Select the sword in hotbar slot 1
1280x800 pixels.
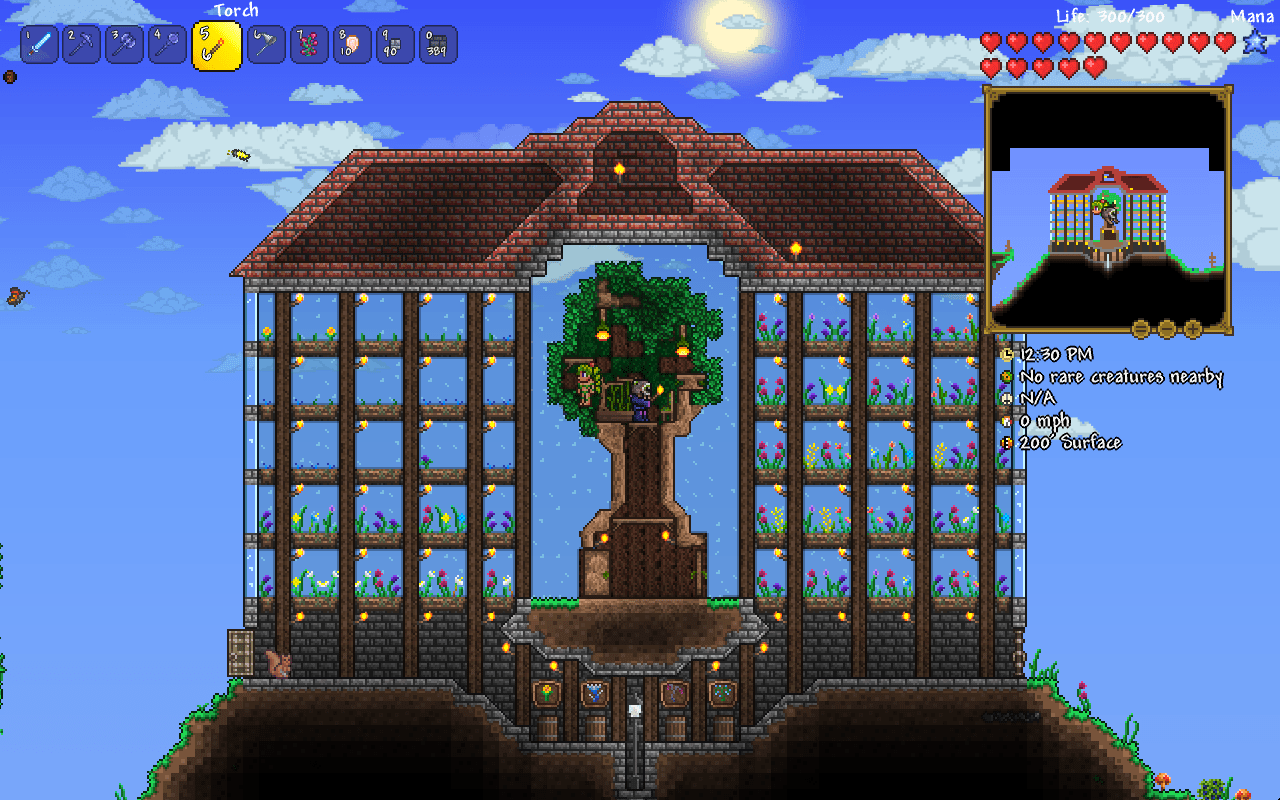tap(39, 44)
